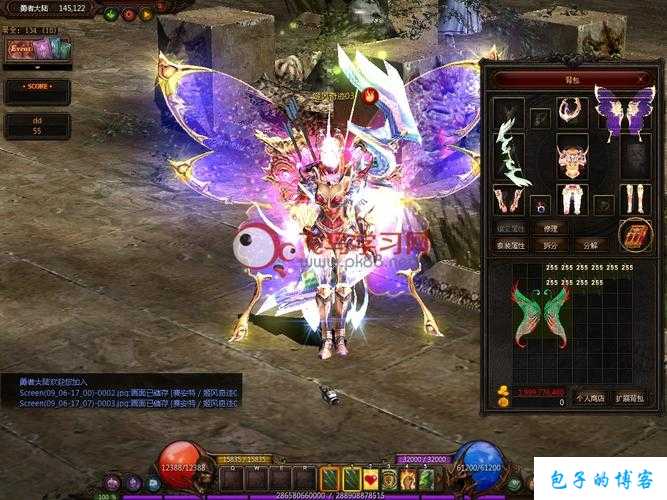Select the first green leaf skill slot

[x=331, y=479]
